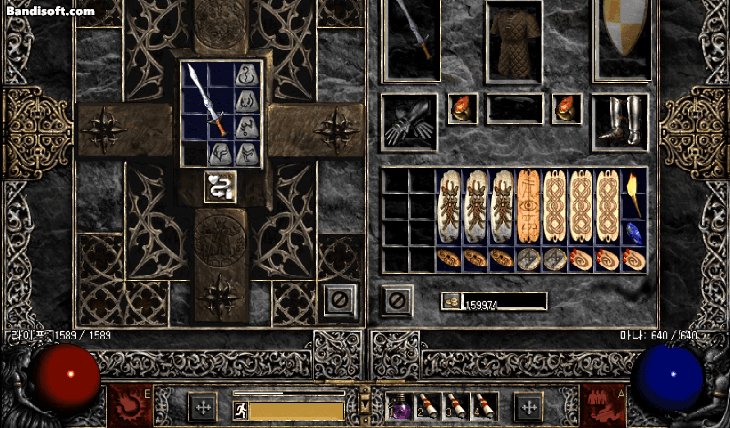The height and width of the screenshot is (428, 730).
Task: Click the gold coin button
Action: tap(451, 301)
